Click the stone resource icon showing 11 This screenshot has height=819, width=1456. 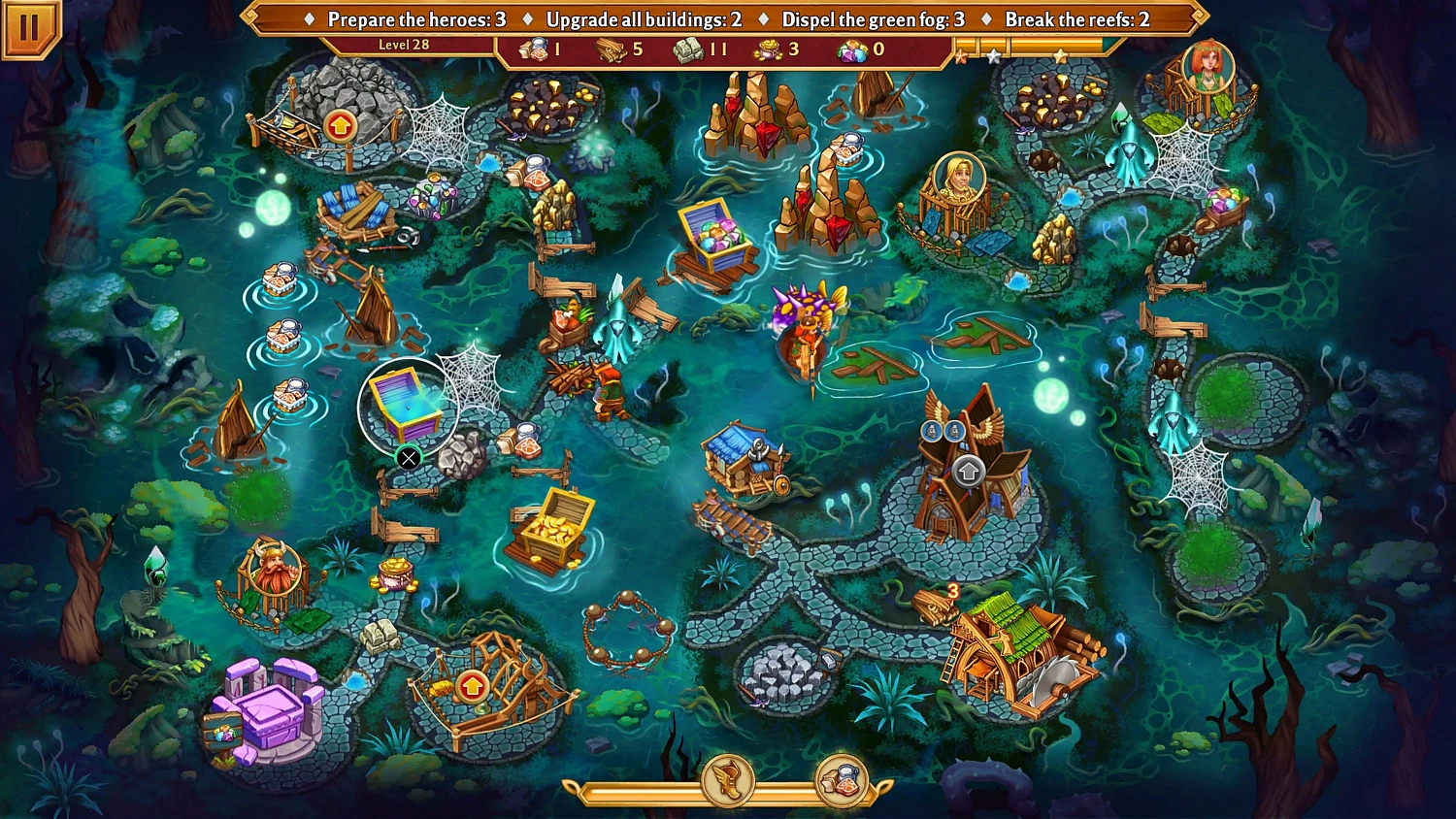click(687, 50)
